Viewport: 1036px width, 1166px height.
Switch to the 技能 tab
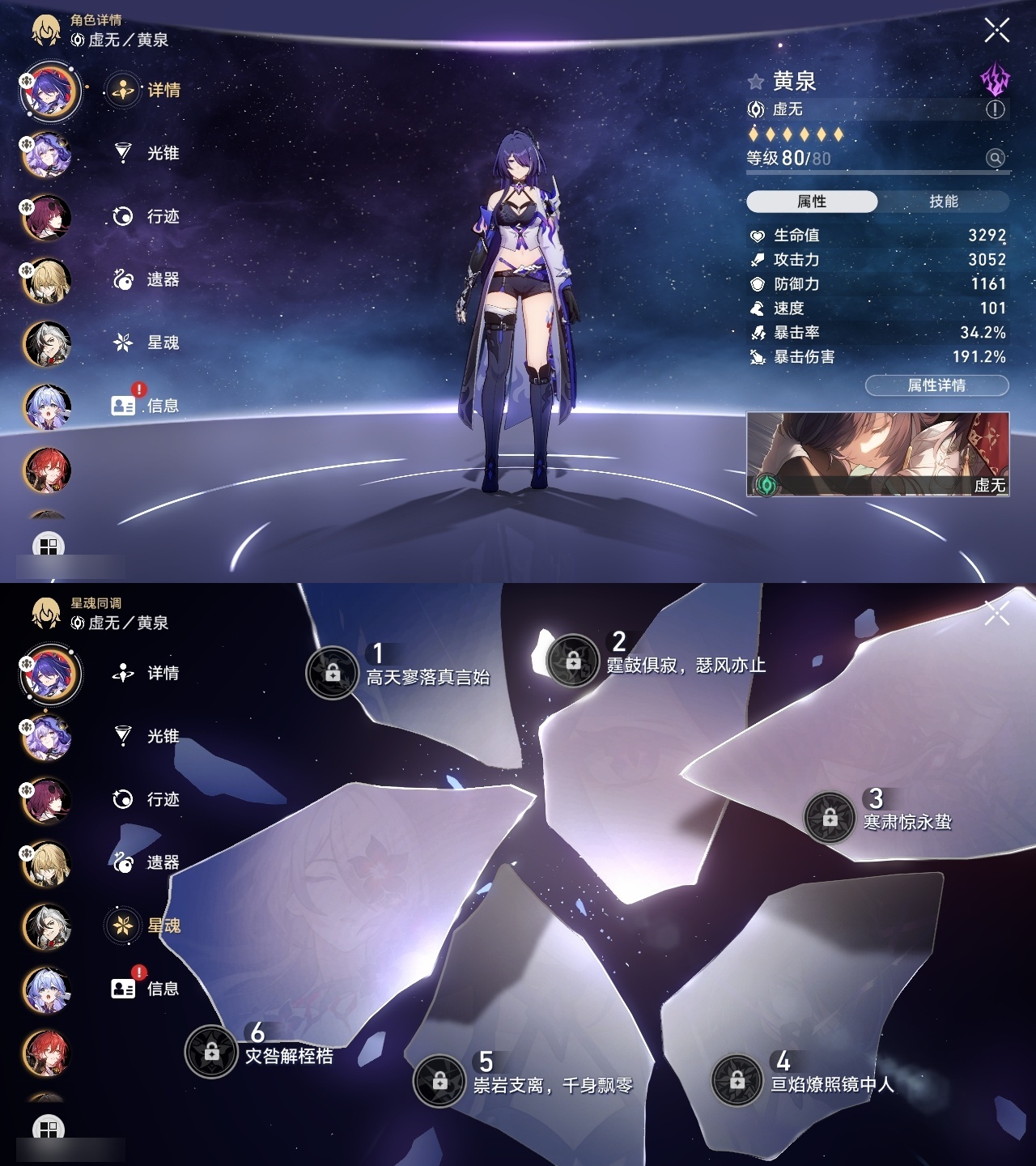click(x=942, y=201)
